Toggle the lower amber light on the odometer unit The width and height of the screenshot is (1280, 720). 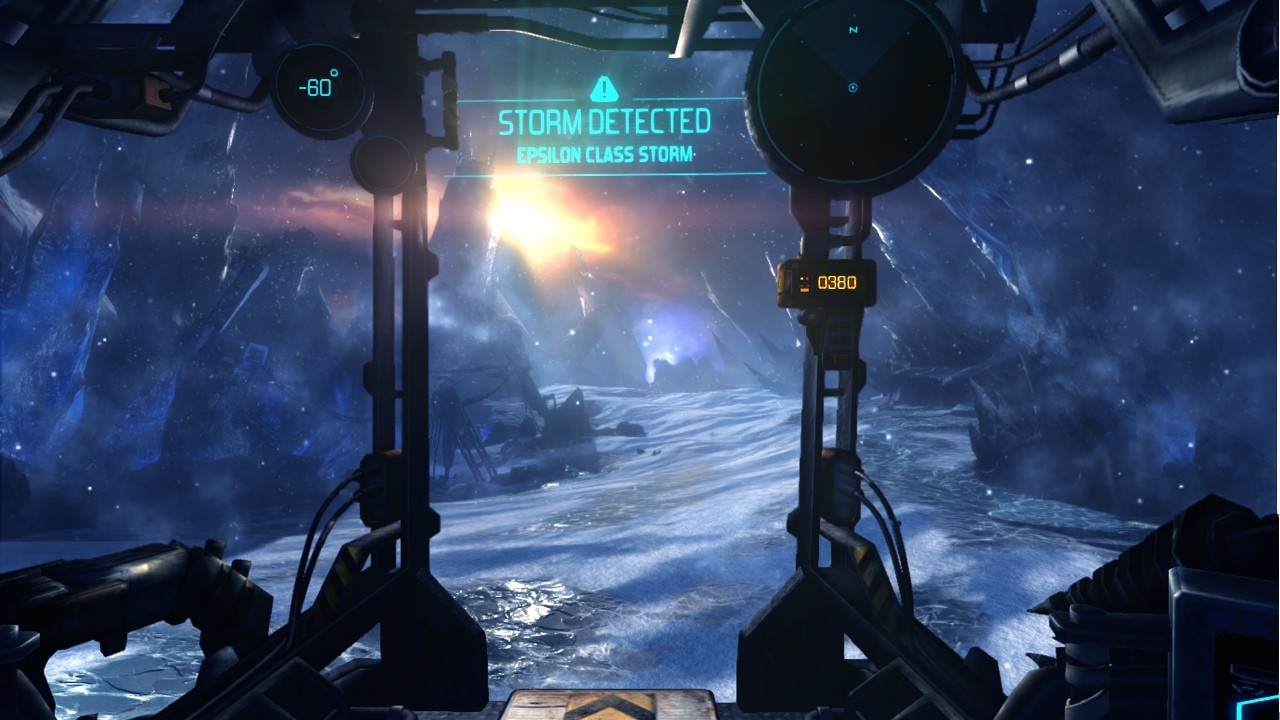pyautogui.click(x=804, y=290)
